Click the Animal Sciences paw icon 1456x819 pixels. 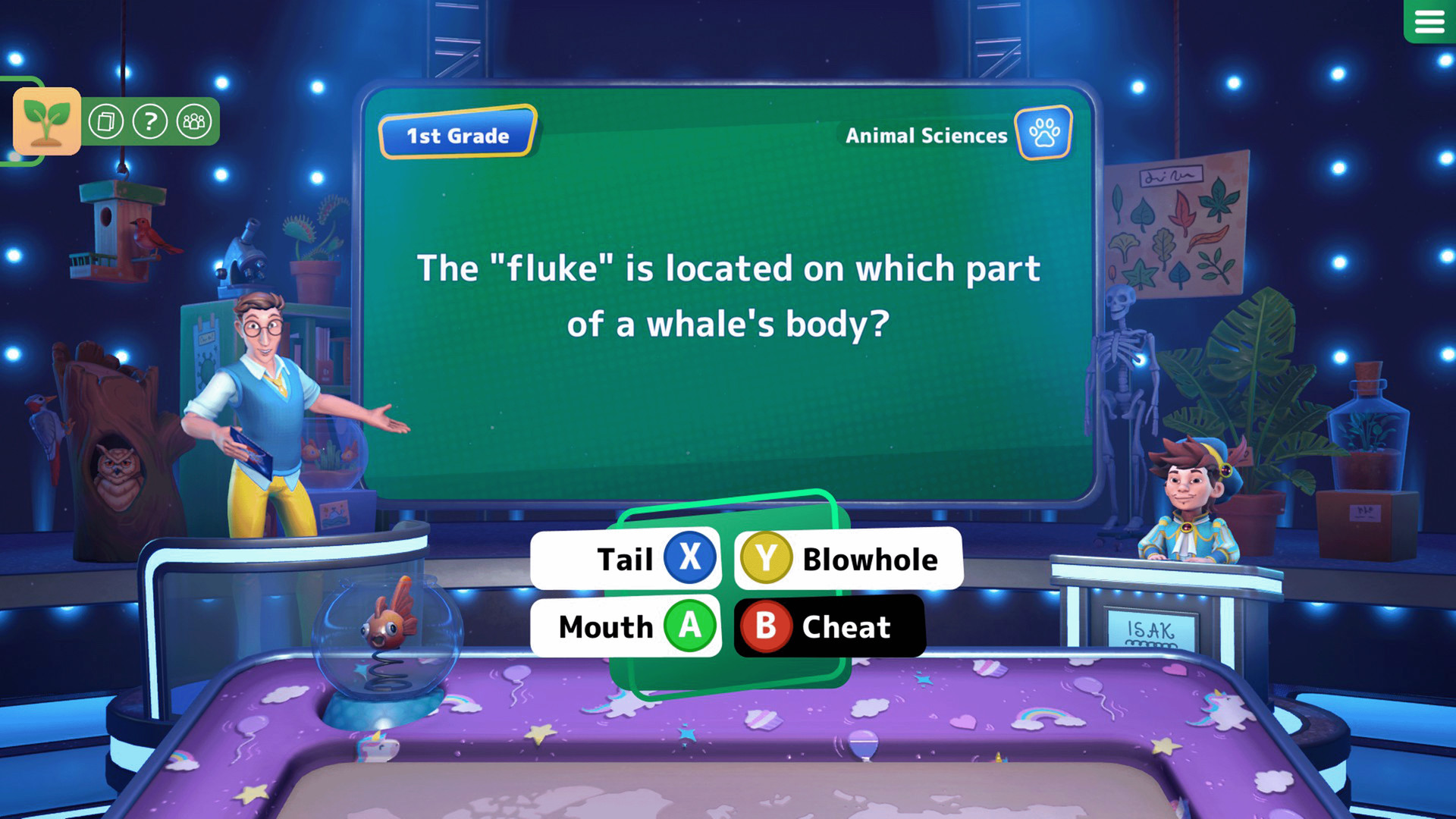click(1043, 134)
